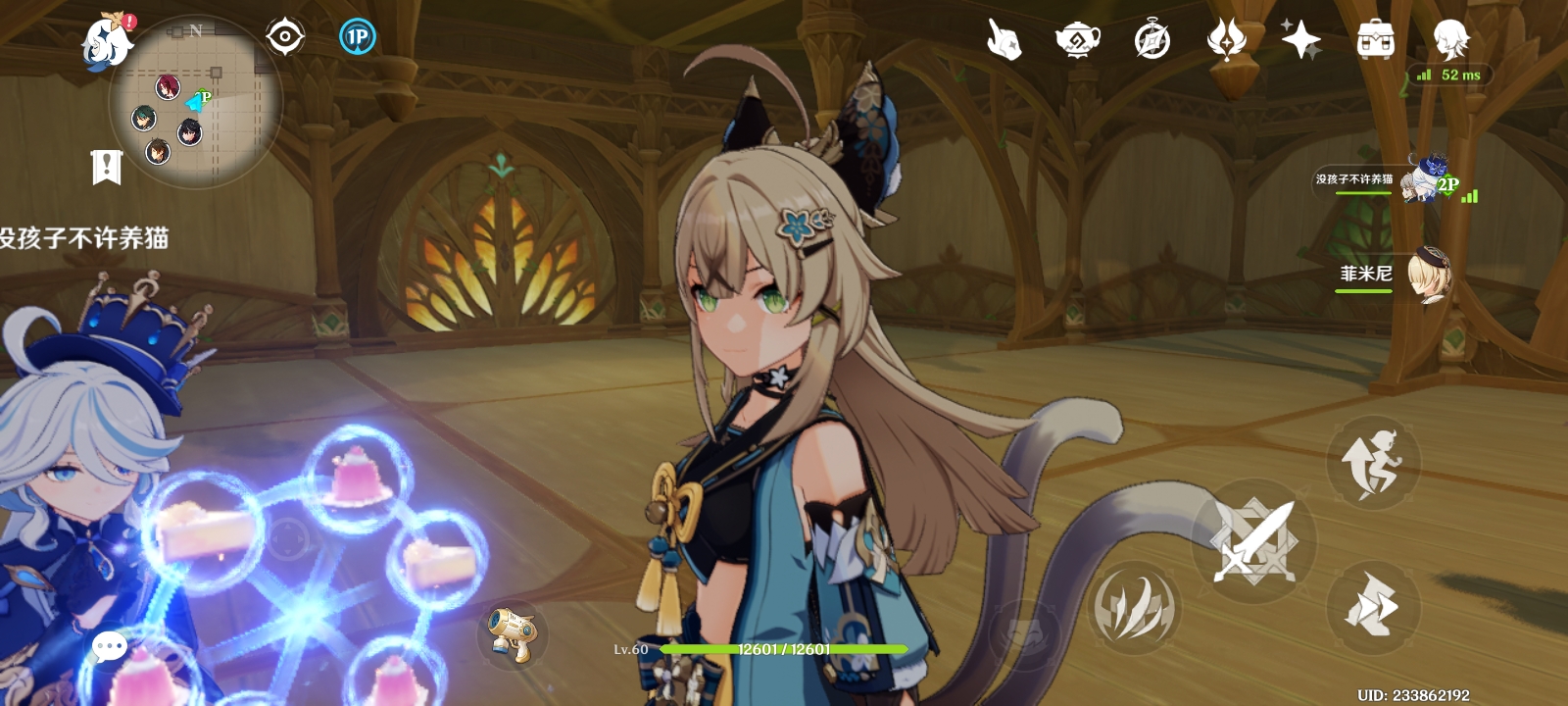Open the Adventurer Handbook compass icon
This screenshot has height=706, width=1568.
tap(1152, 40)
